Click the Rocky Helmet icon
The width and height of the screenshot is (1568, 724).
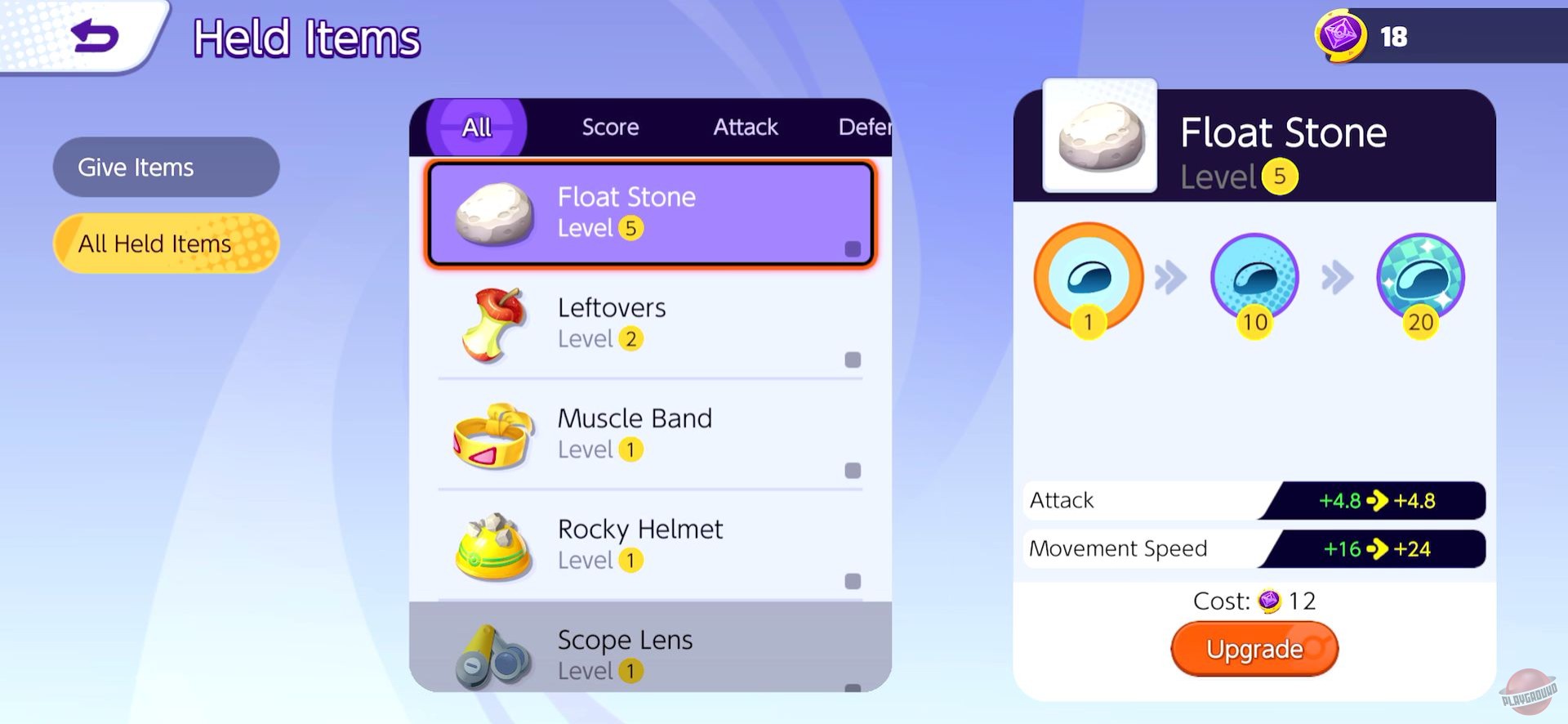click(x=490, y=546)
